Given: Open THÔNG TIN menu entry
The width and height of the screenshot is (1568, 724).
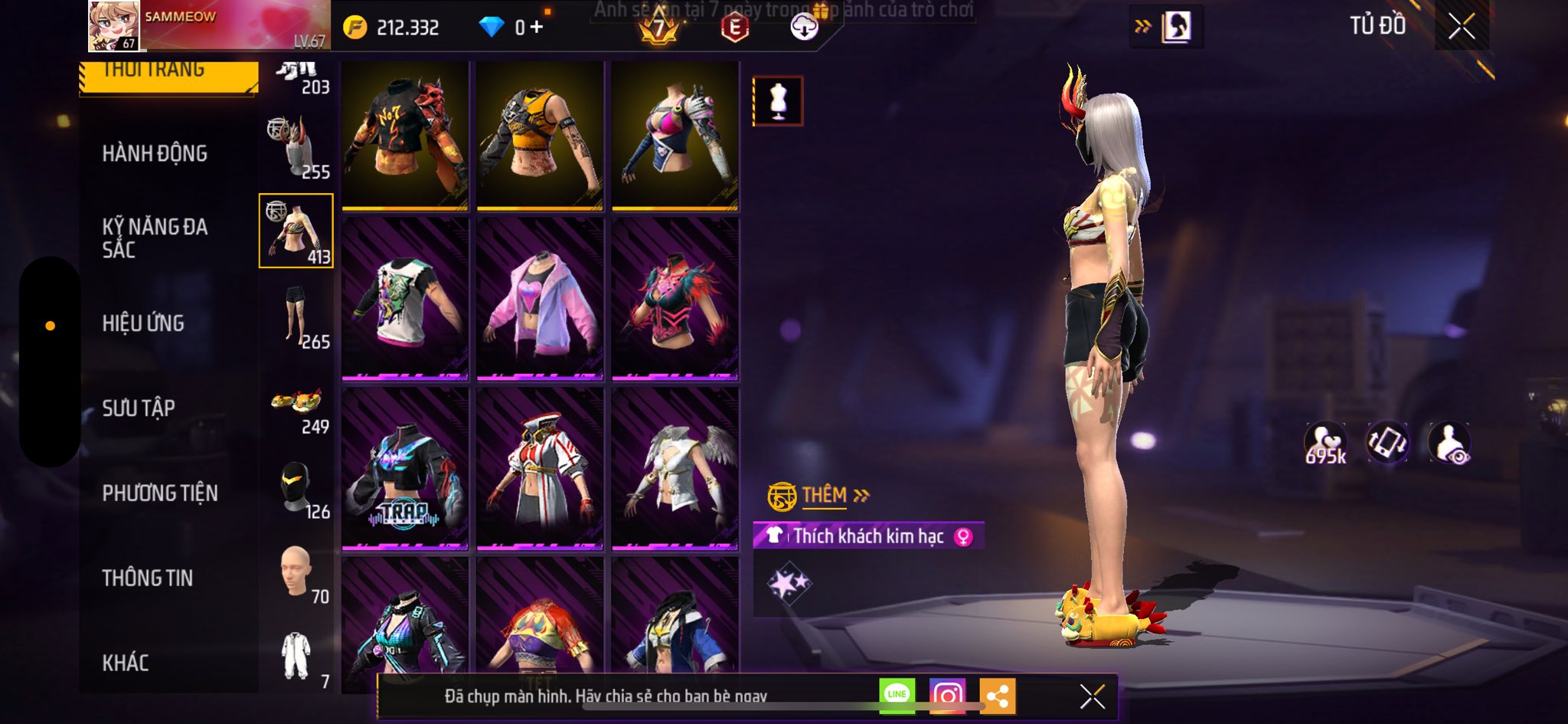Looking at the screenshot, I should click(148, 578).
